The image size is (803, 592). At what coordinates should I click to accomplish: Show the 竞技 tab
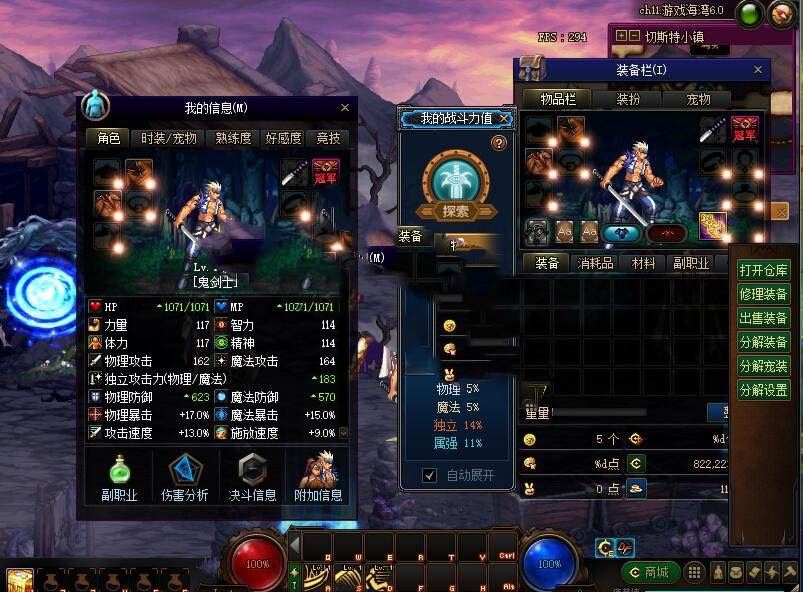coord(329,138)
